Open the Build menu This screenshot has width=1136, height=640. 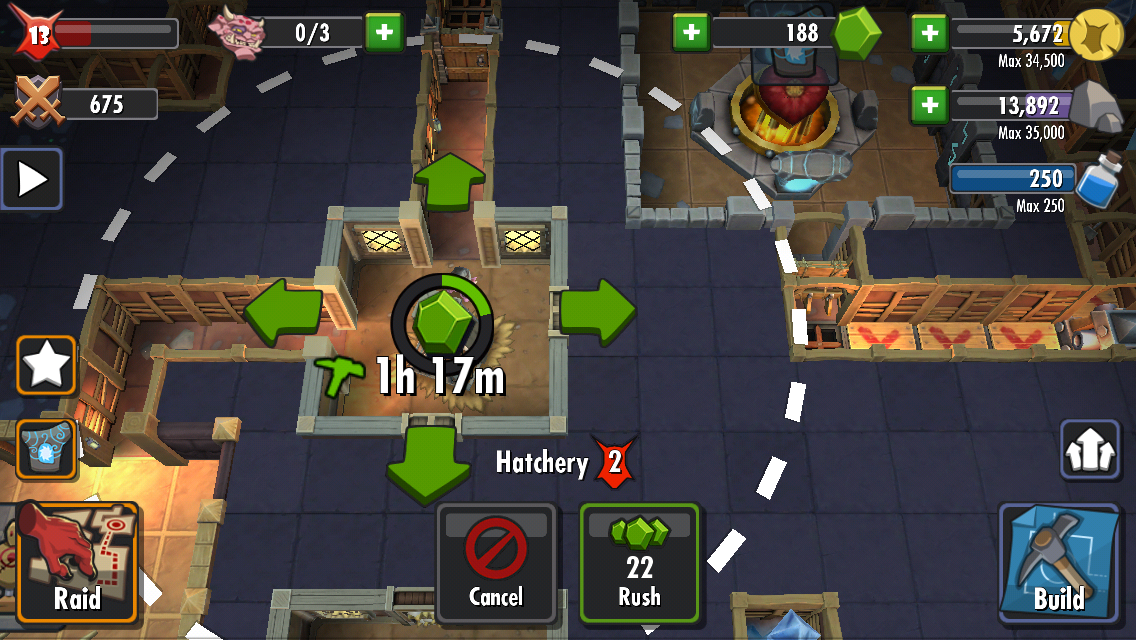coord(1058,562)
